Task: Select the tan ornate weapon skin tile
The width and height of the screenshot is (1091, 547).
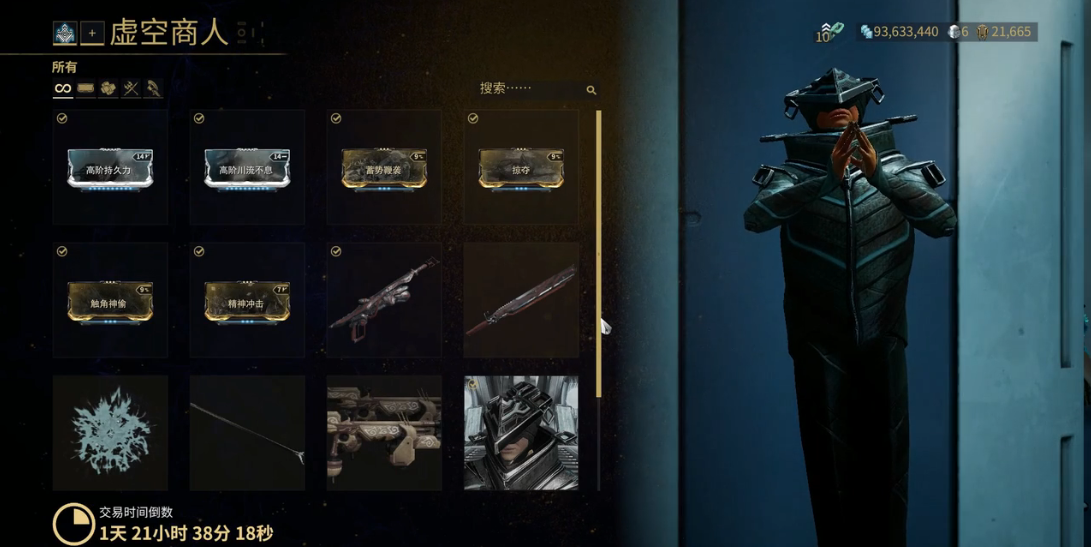Action: pos(384,433)
